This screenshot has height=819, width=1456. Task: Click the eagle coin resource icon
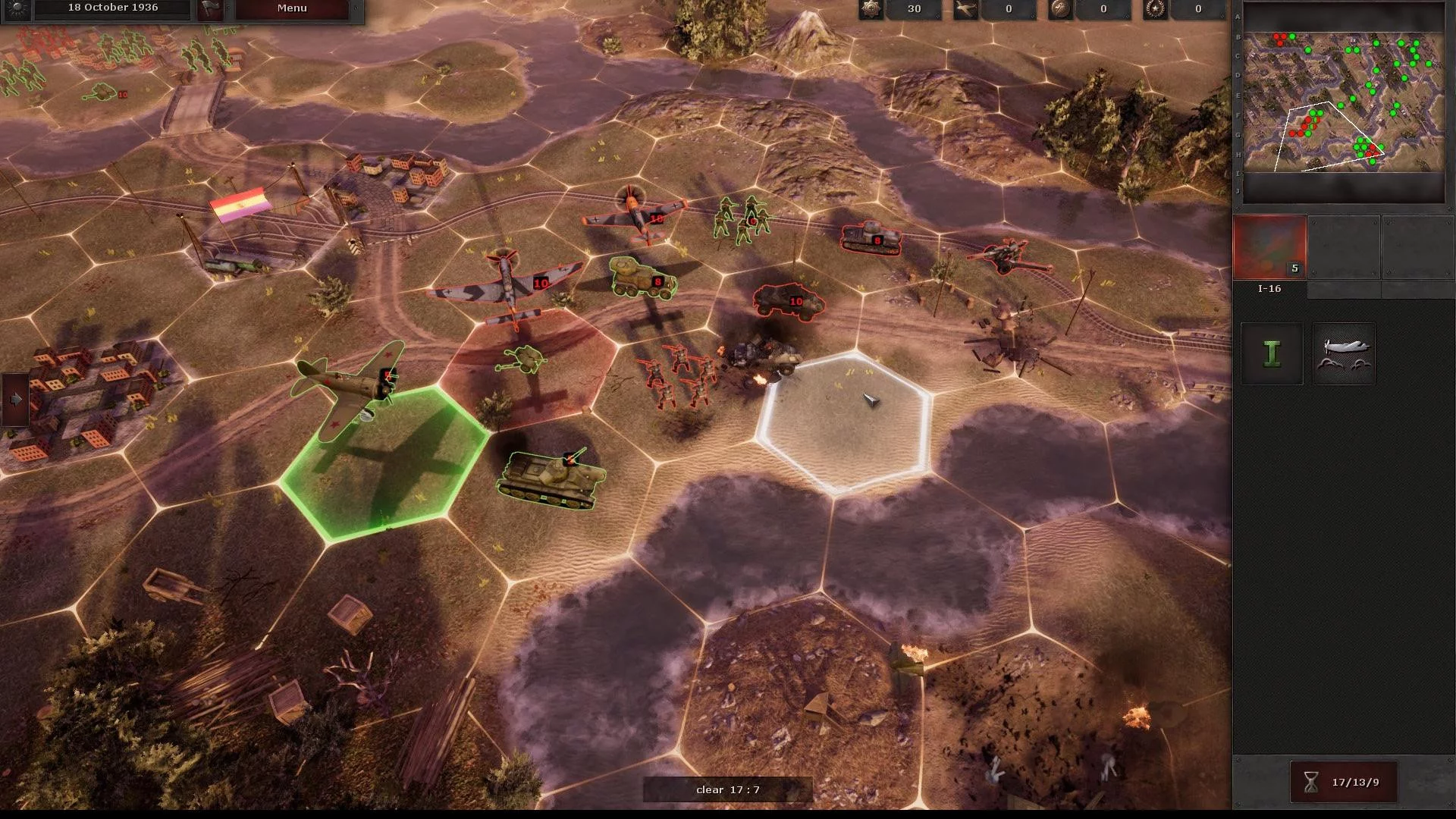tap(1060, 9)
